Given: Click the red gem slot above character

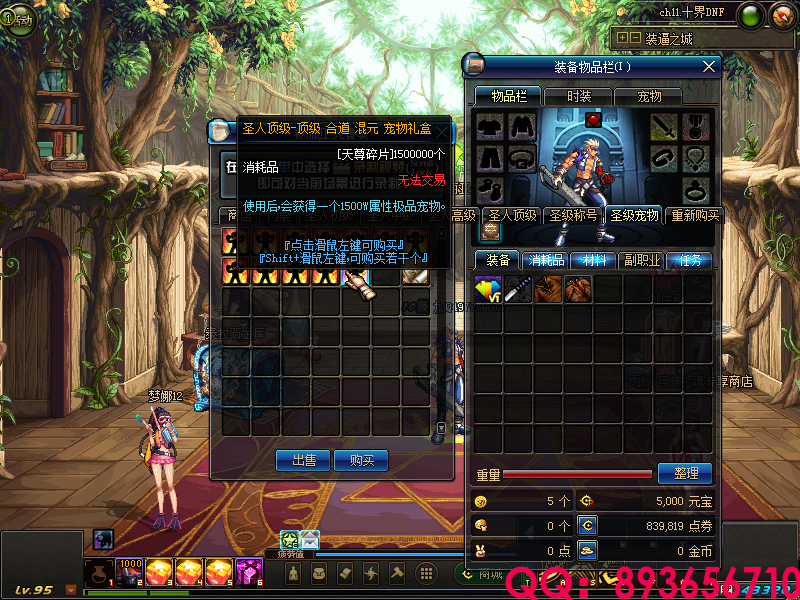Looking at the screenshot, I should [592, 120].
